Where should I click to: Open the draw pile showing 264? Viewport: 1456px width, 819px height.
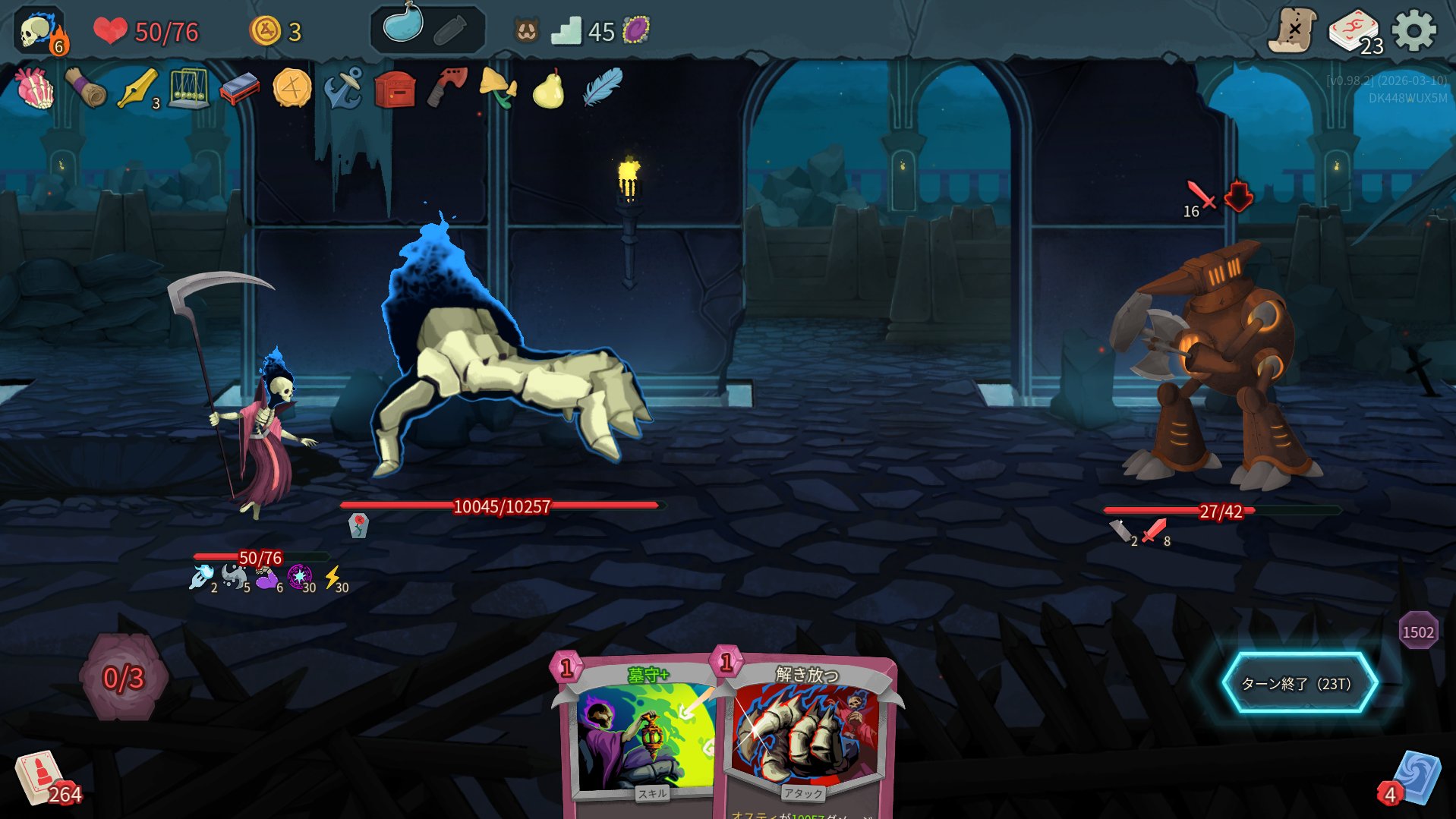coord(43,780)
